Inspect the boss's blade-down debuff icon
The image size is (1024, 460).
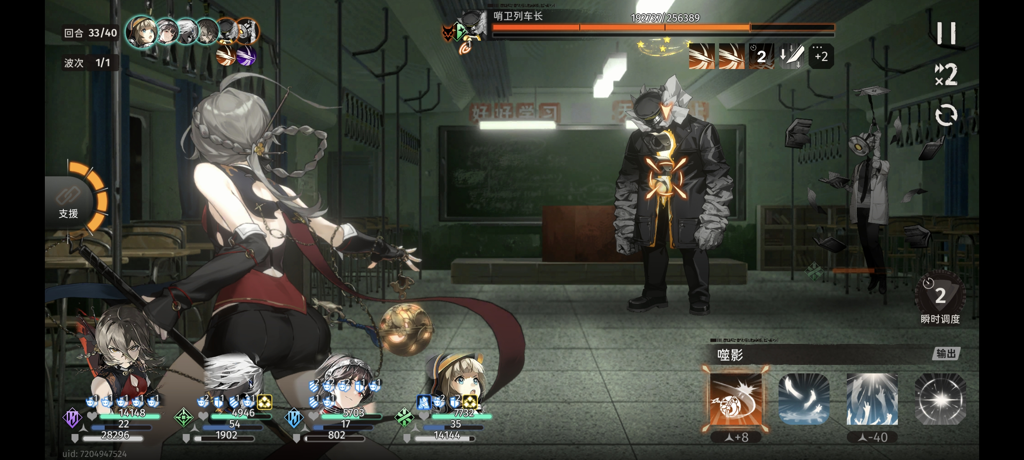(791, 56)
